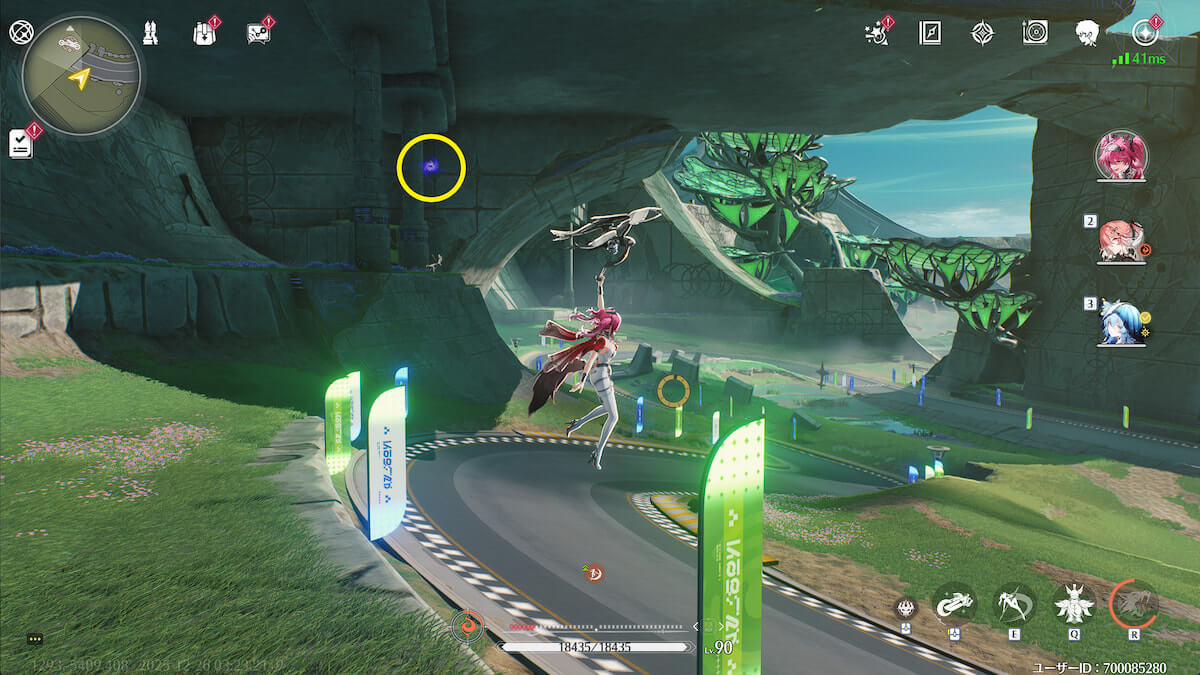Open the shooting-stars events icon

click(x=876, y=33)
